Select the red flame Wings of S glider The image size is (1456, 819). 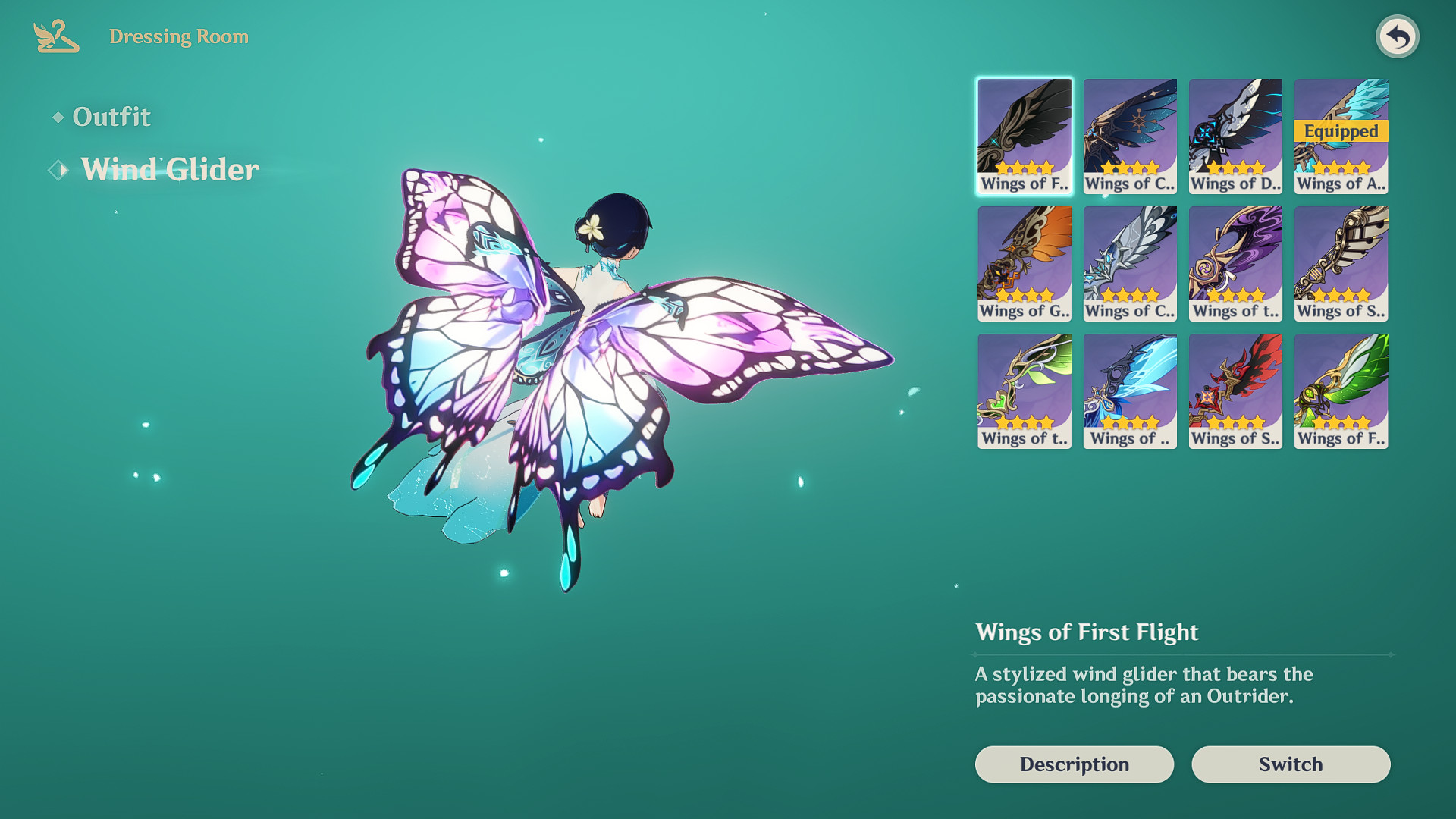(1235, 389)
